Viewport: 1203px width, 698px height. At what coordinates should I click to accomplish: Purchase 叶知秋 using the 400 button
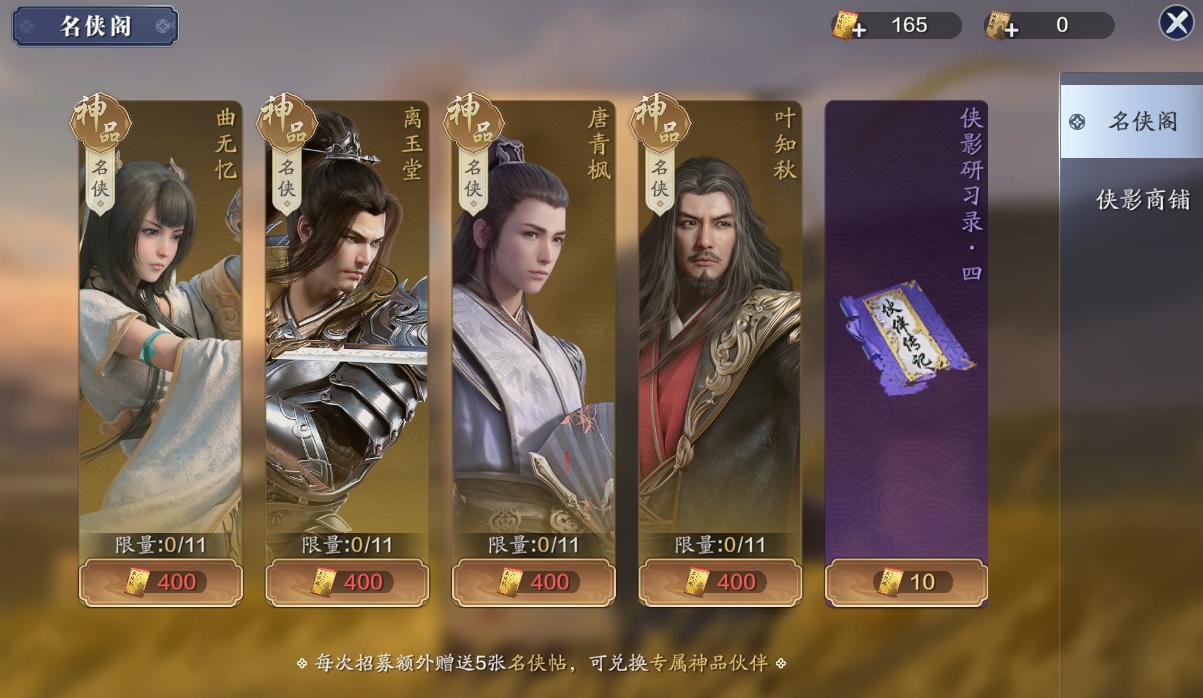click(x=720, y=582)
